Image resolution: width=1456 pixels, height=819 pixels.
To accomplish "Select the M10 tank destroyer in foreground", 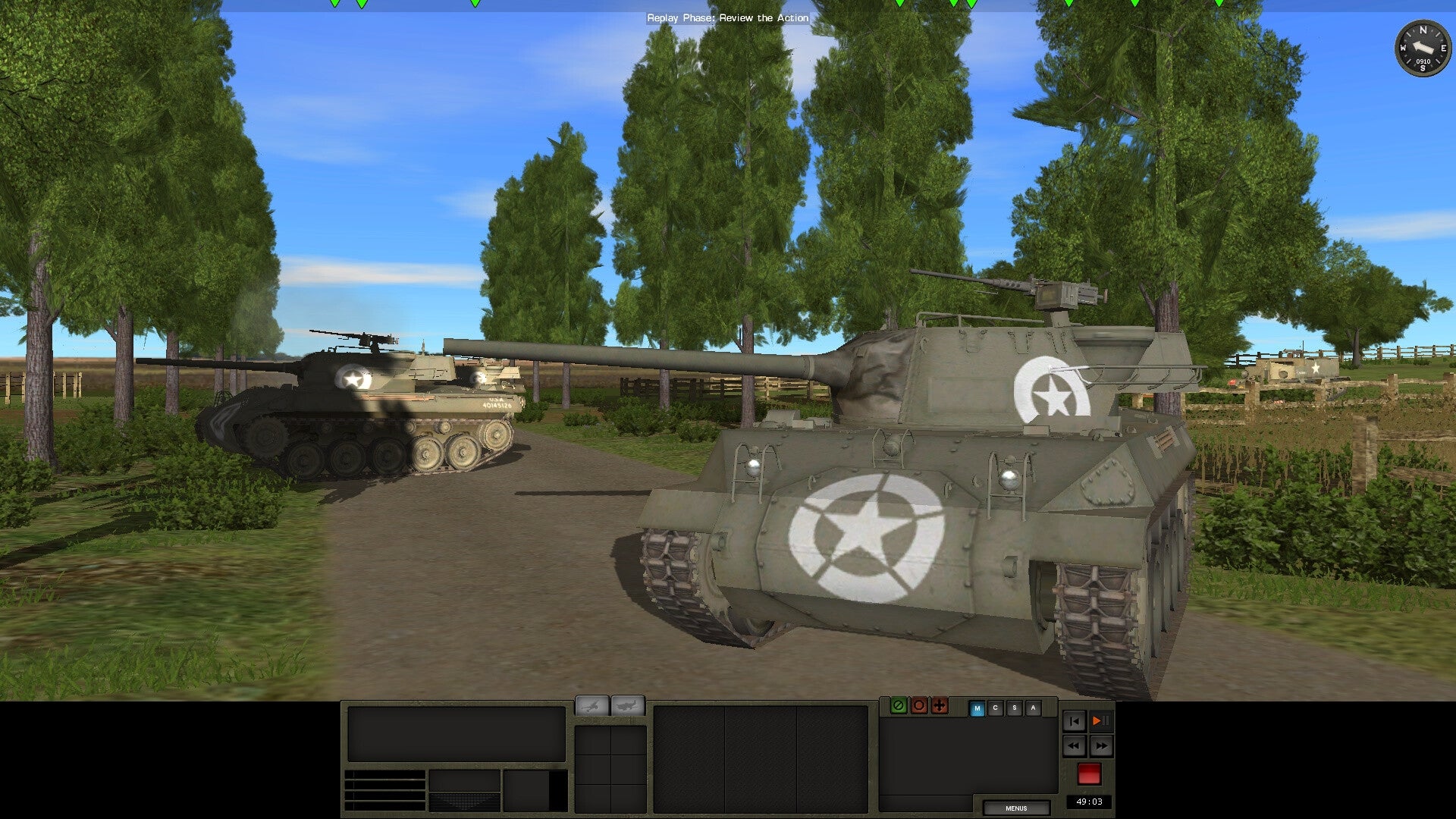I will click(910, 493).
